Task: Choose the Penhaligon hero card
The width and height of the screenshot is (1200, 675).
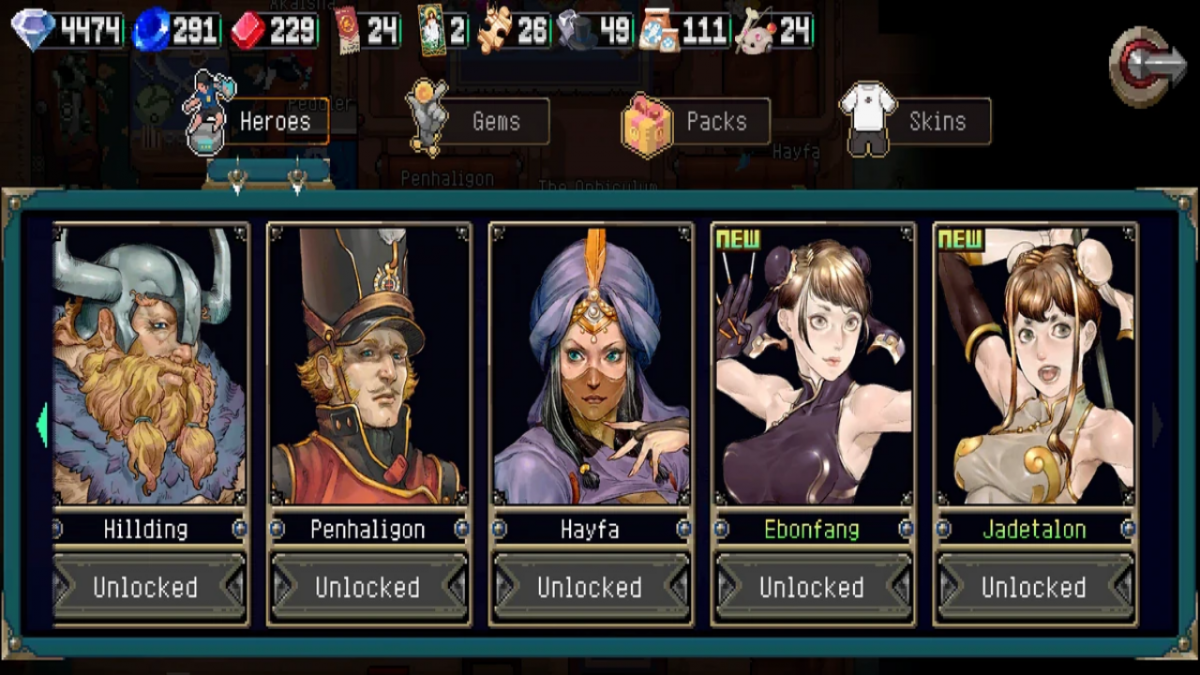Action: coord(368,365)
